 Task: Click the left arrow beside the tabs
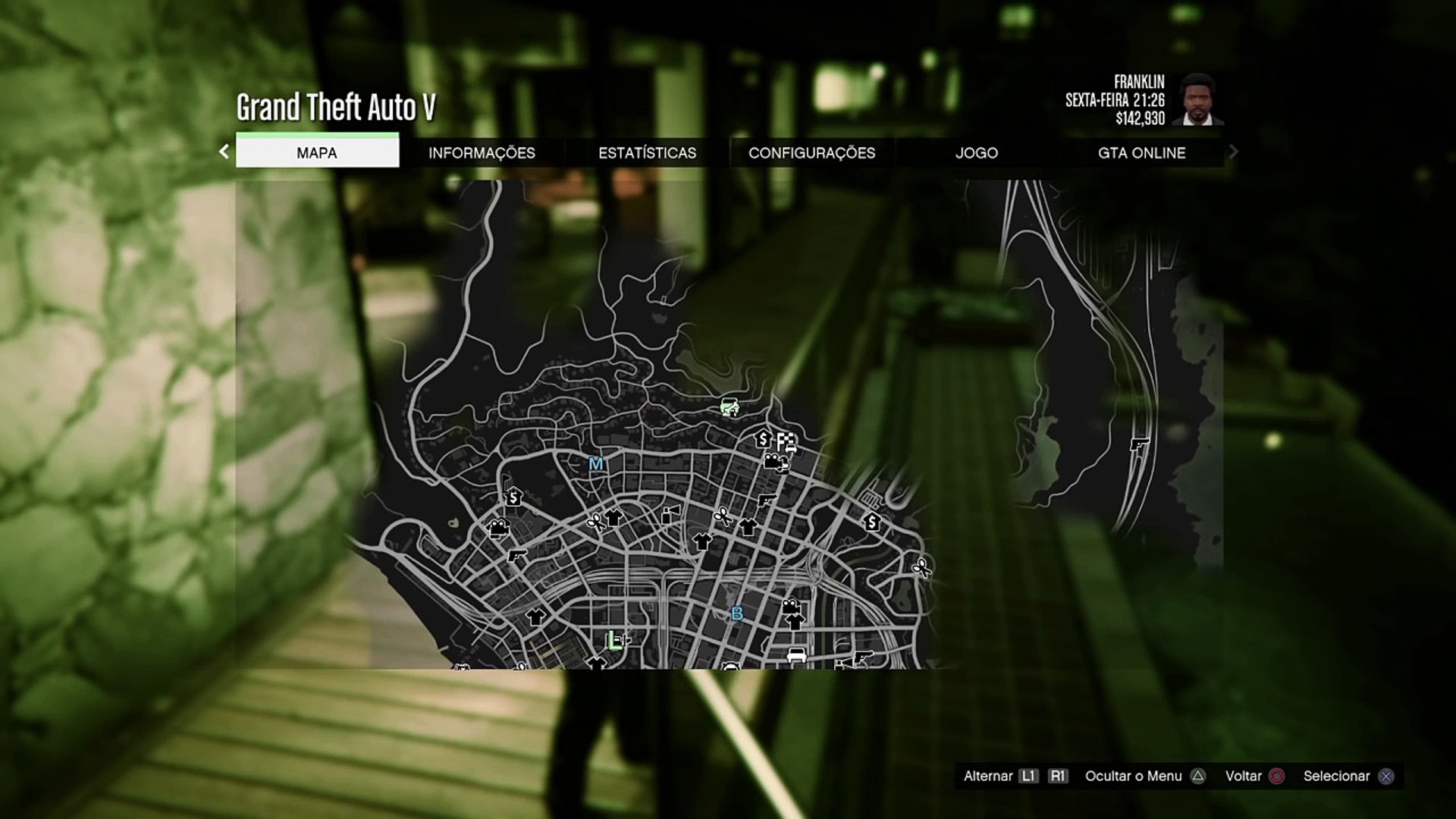point(224,152)
